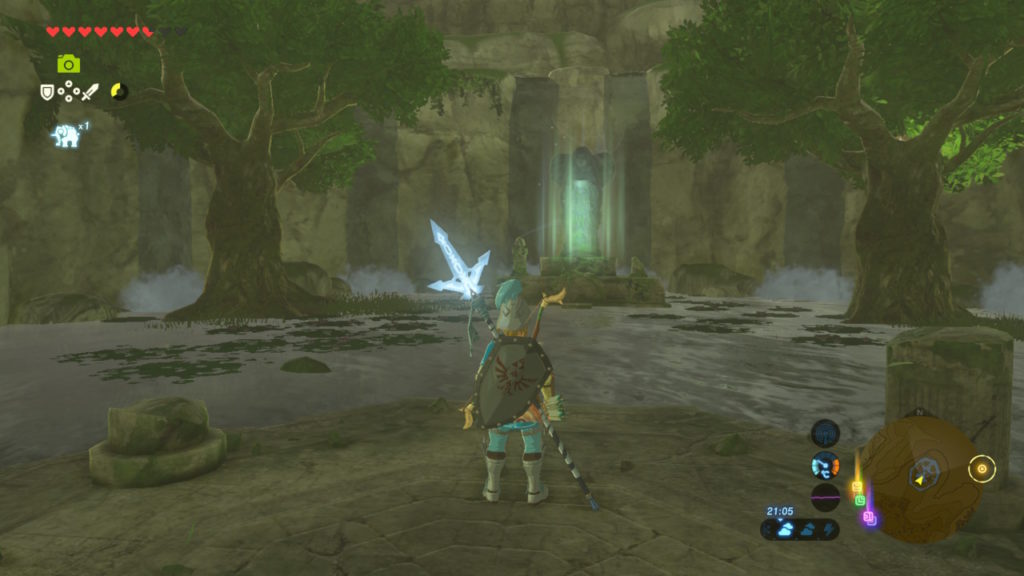Open the sword weapon quick-select icon
The height and width of the screenshot is (576, 1024).
point(90,92)
